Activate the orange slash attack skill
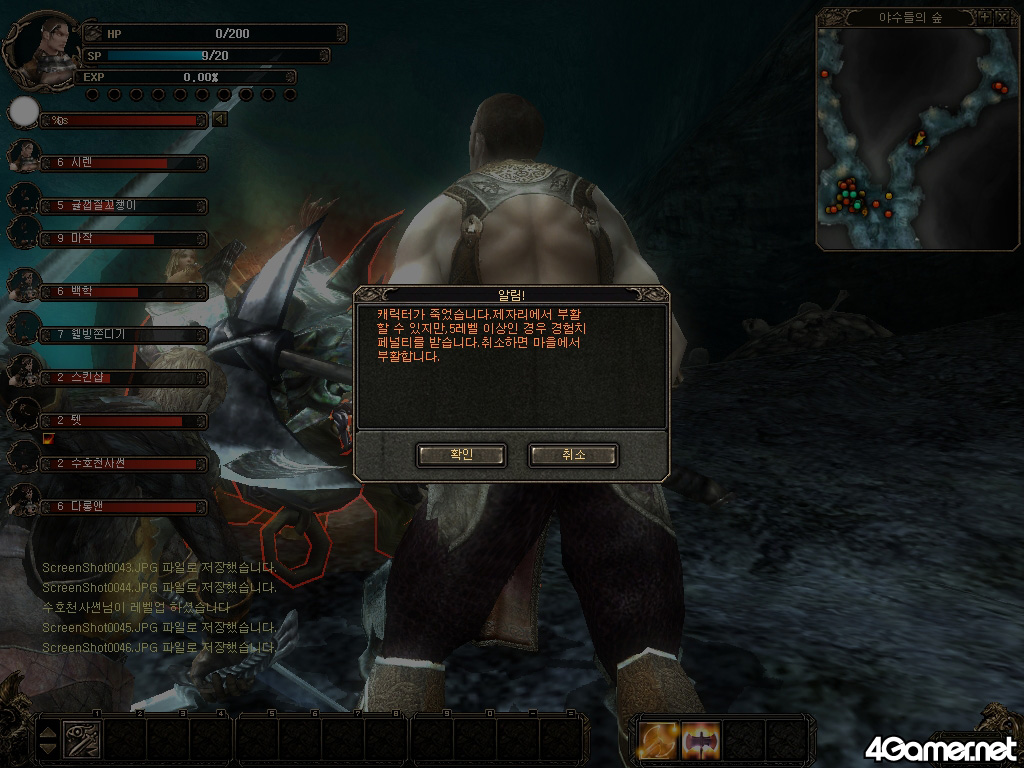Screen dimensions: 1024x768 (x=660, y=740)
